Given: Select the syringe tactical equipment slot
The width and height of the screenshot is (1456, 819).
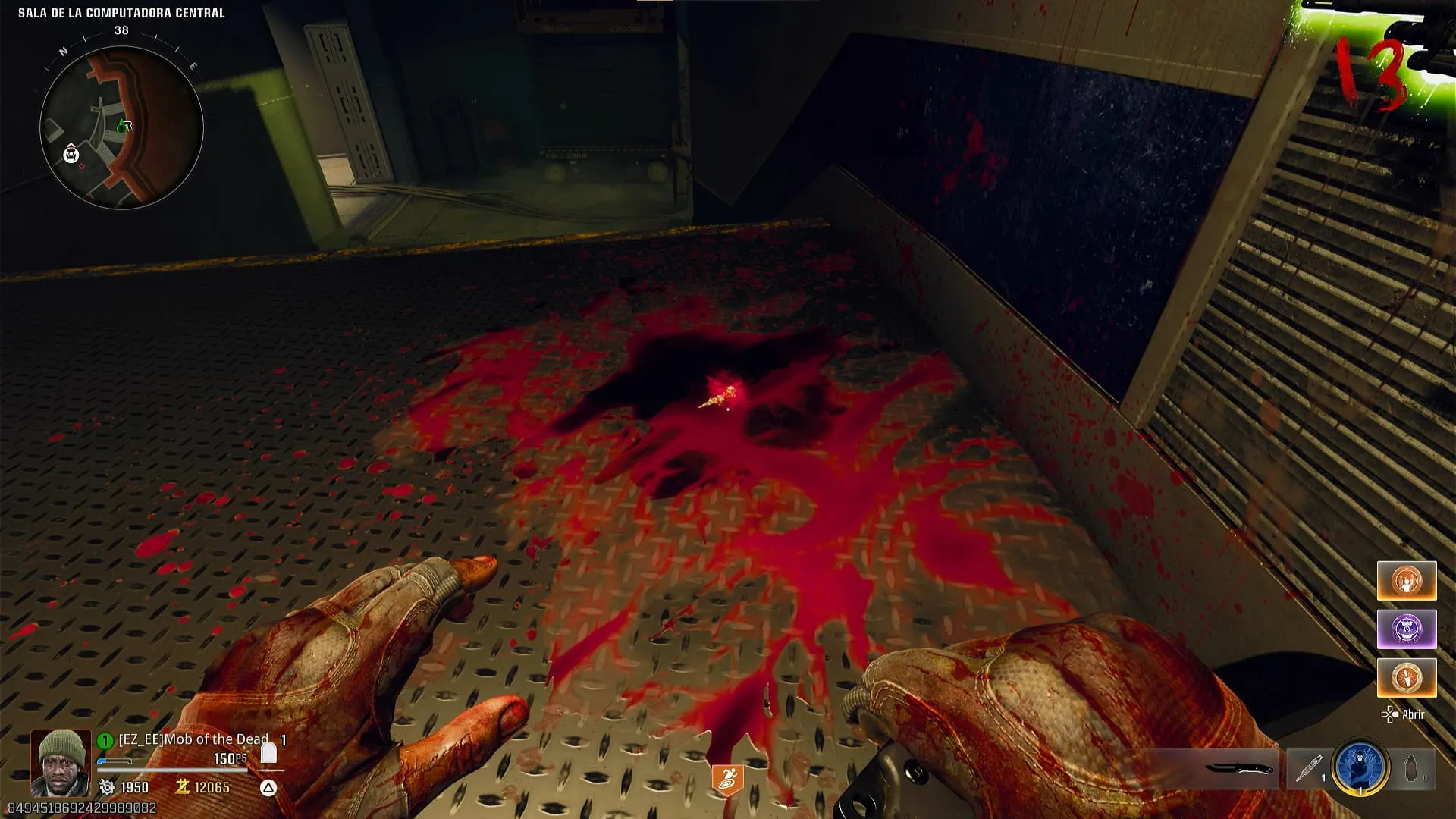Looking at the screenshot, I should (x=1308, y=768).
